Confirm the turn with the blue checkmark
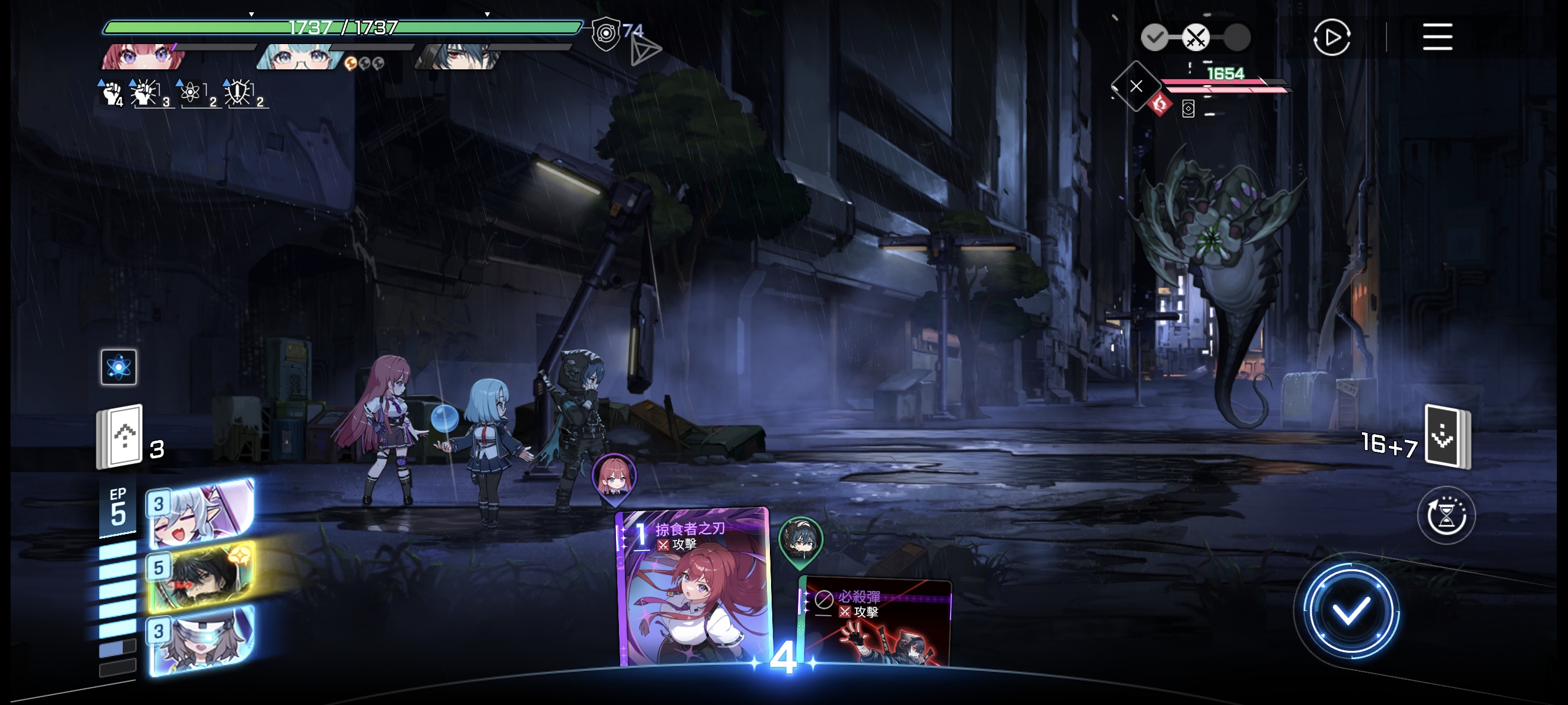The image size is (1568, 705). (x=1350, y=611)
